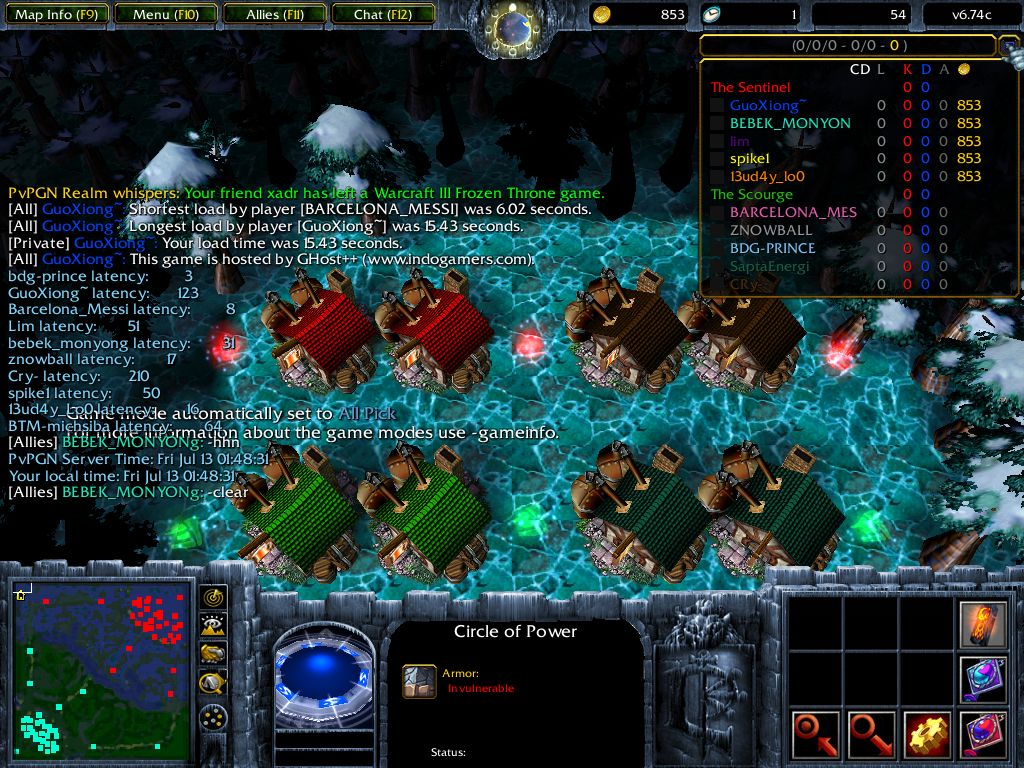The height and width of the screenshot is (768, 1024).
Task: Click the red key with down-right arrow
Action: [x=871, y=735]
